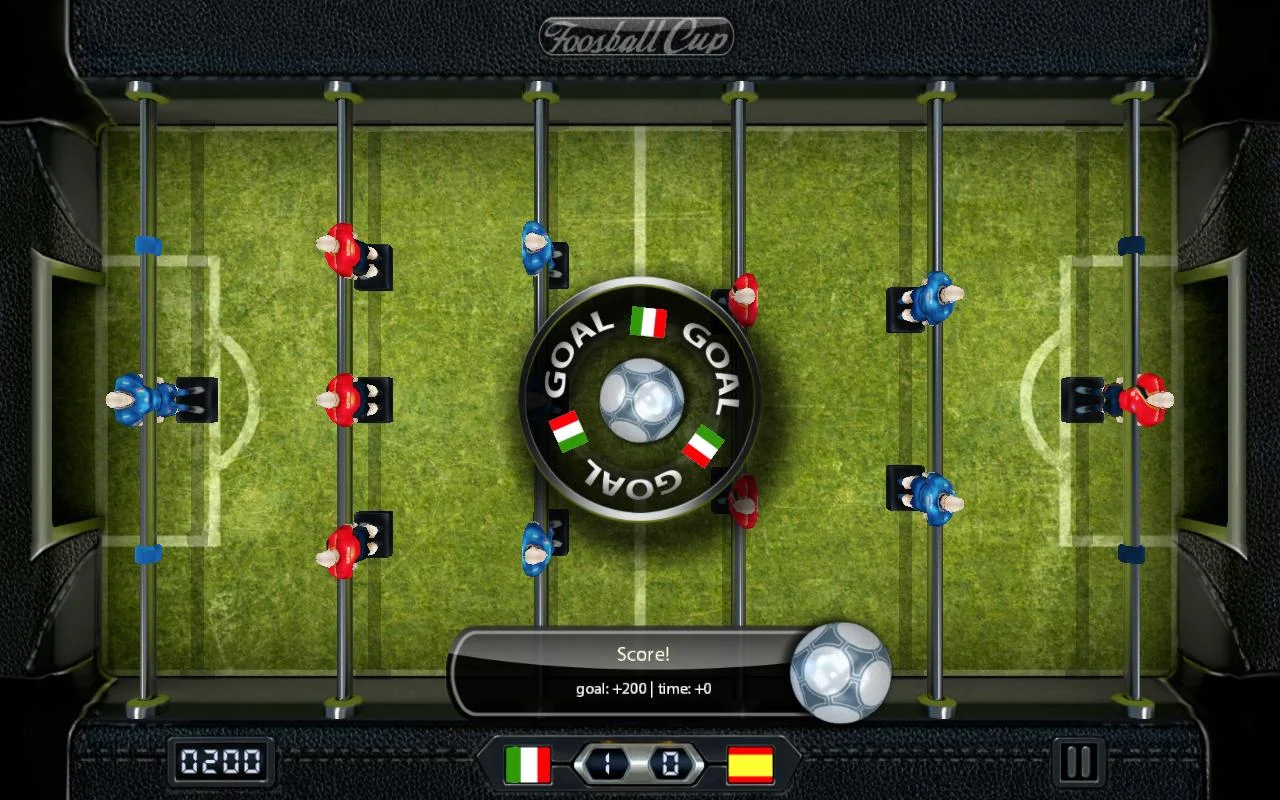The image size is (1280, 800).
Task: Click the 0200 score display
Action: click(x=221, y=763)
